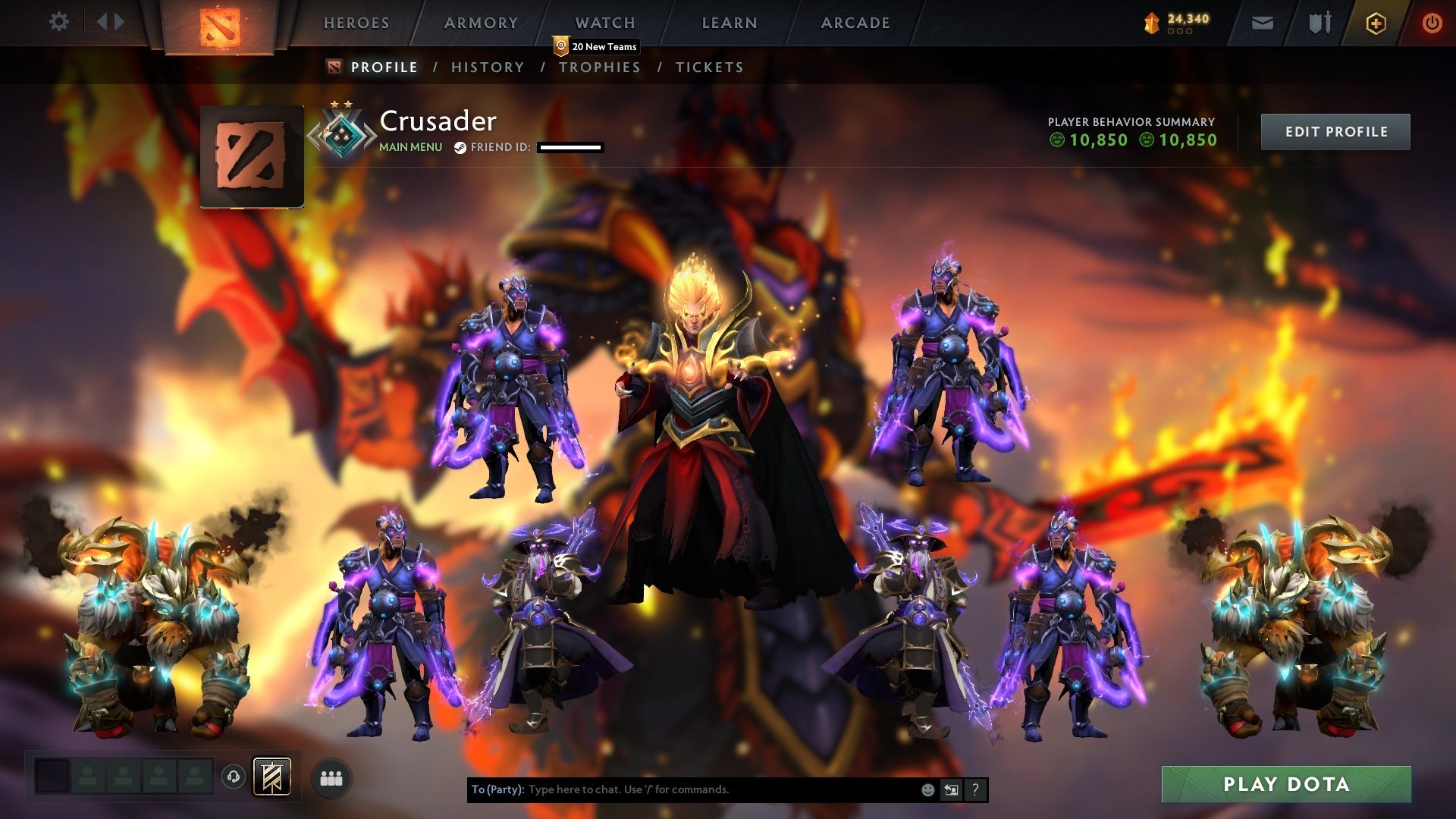Show the Tickets tab
This screenshot has width=1456, height=819.
coord(710,67)
